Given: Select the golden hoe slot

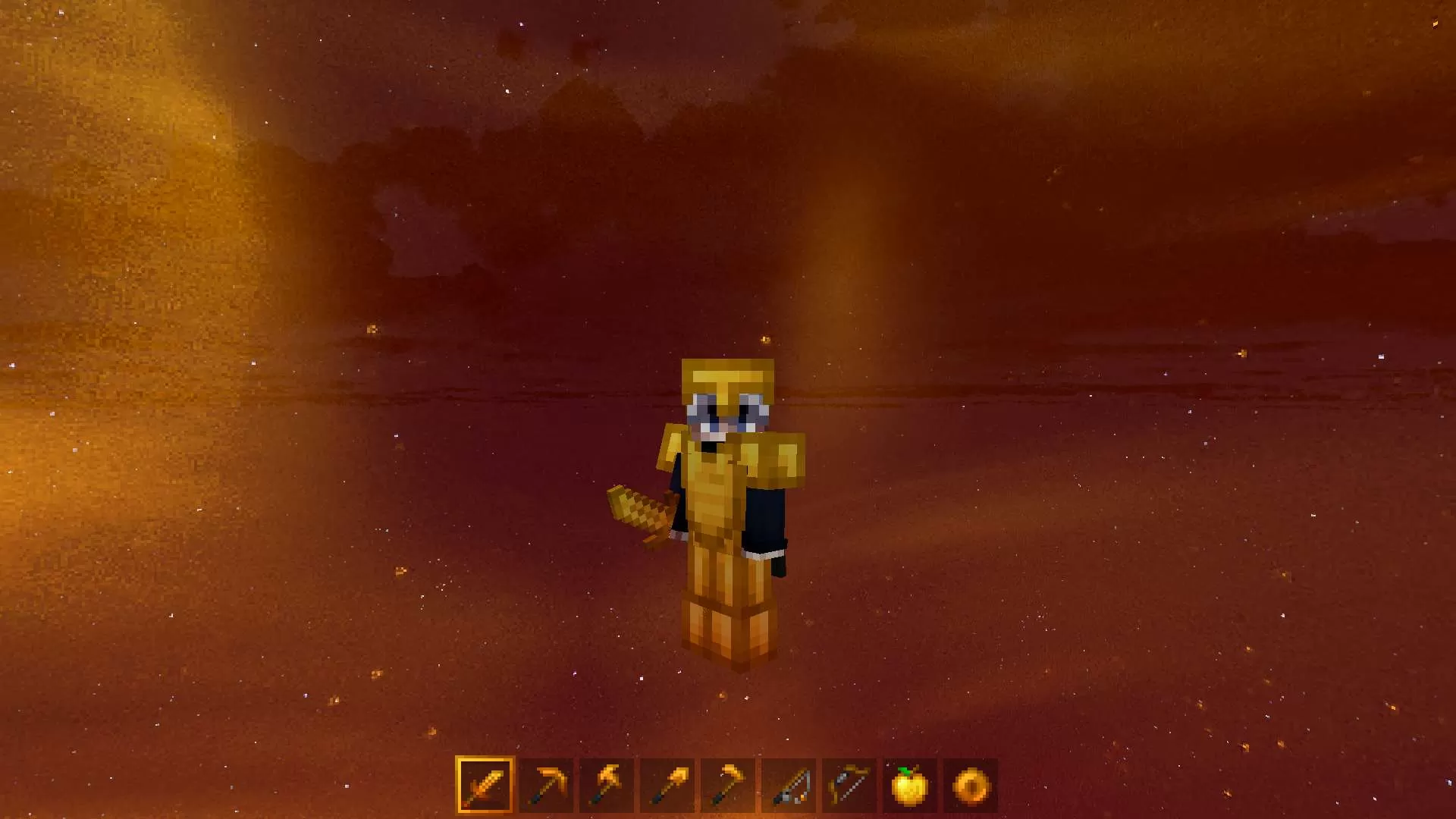Looking at the screenshot, I should 728,785.
